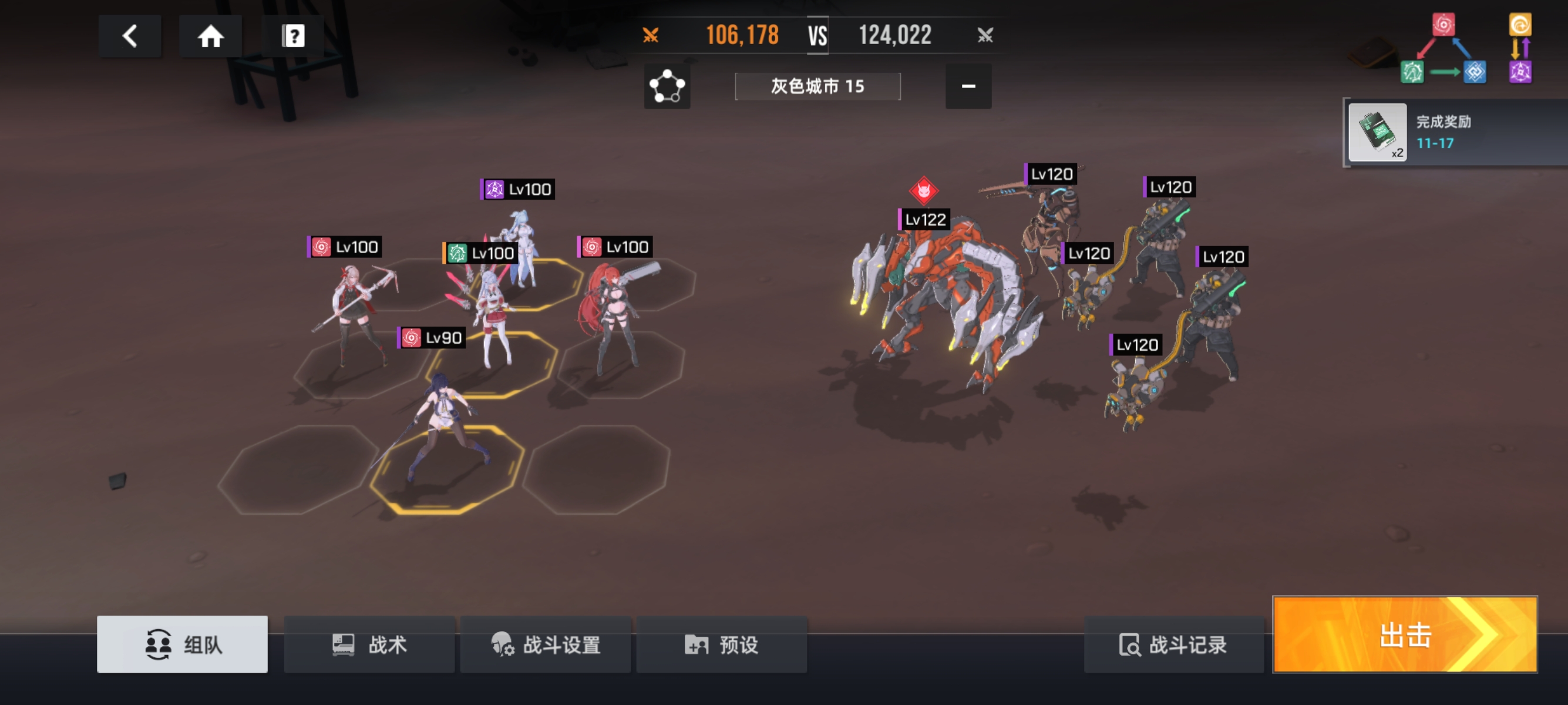Open the question mark help guide
The image size is (1568, 705).
[x=293, y=36]
